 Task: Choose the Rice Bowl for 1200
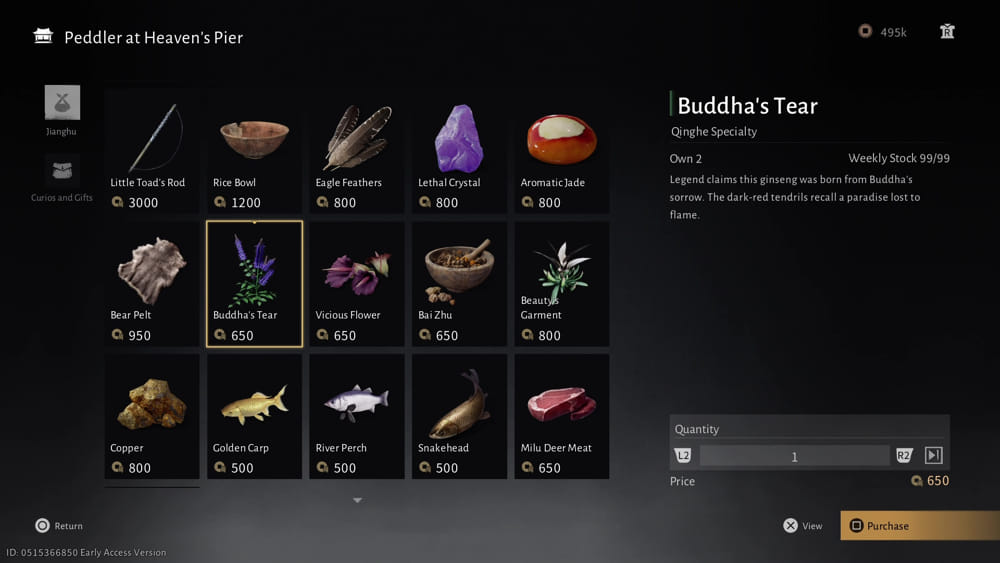pyautogui.click(x=254, y=151)
